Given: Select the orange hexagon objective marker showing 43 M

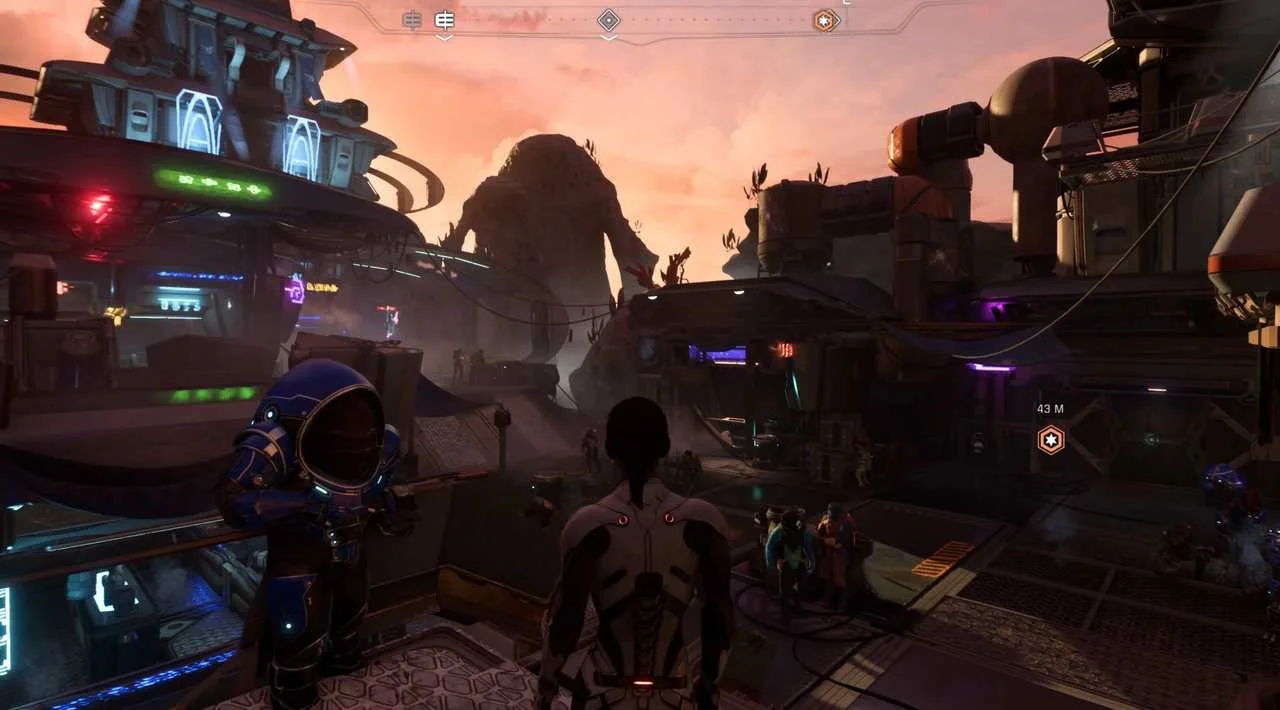Looking at the screenshot, I should (x=1050, y=439).
